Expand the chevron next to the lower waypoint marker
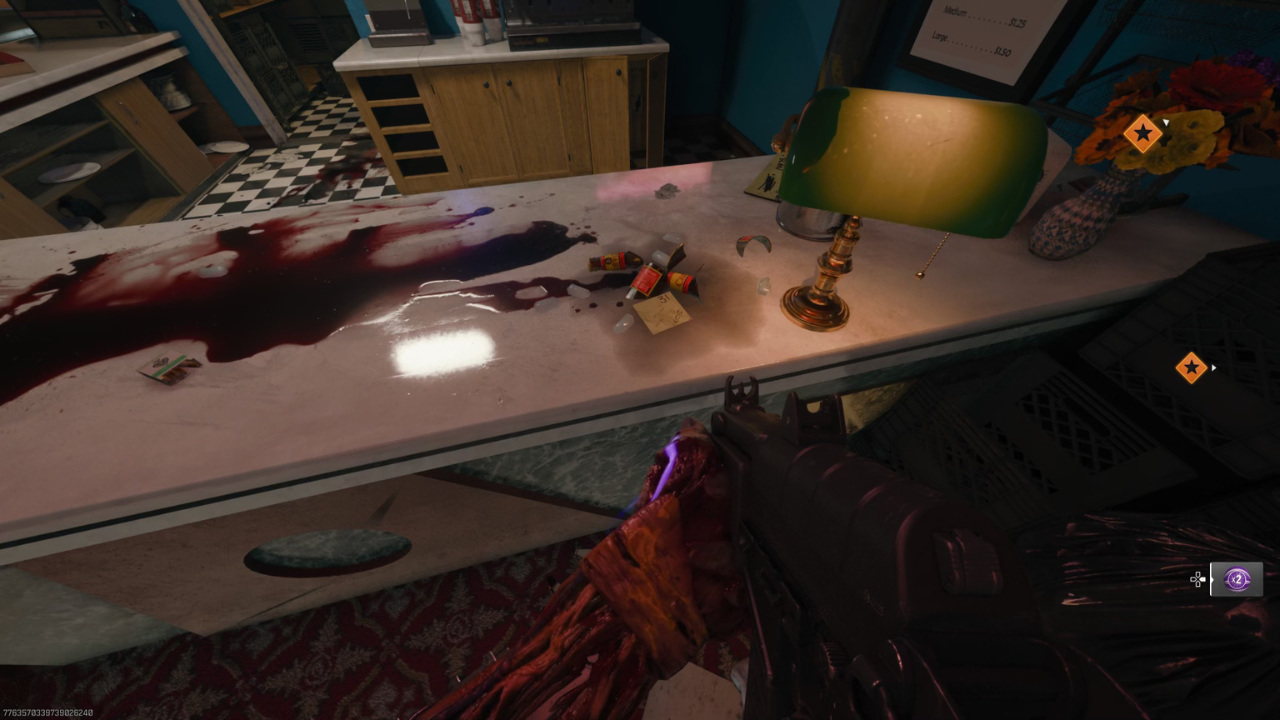The height and width of the screenshot is (720, 1280). 1213,368
